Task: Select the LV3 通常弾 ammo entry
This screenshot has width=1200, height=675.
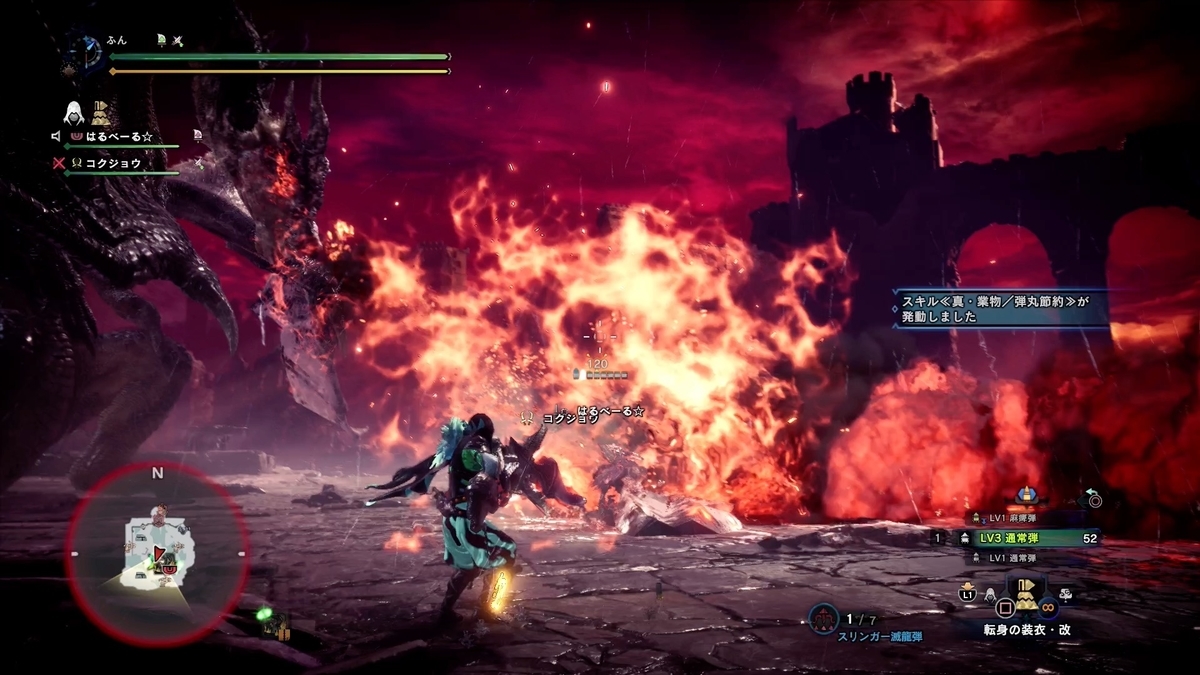Action: [1030, 538]
